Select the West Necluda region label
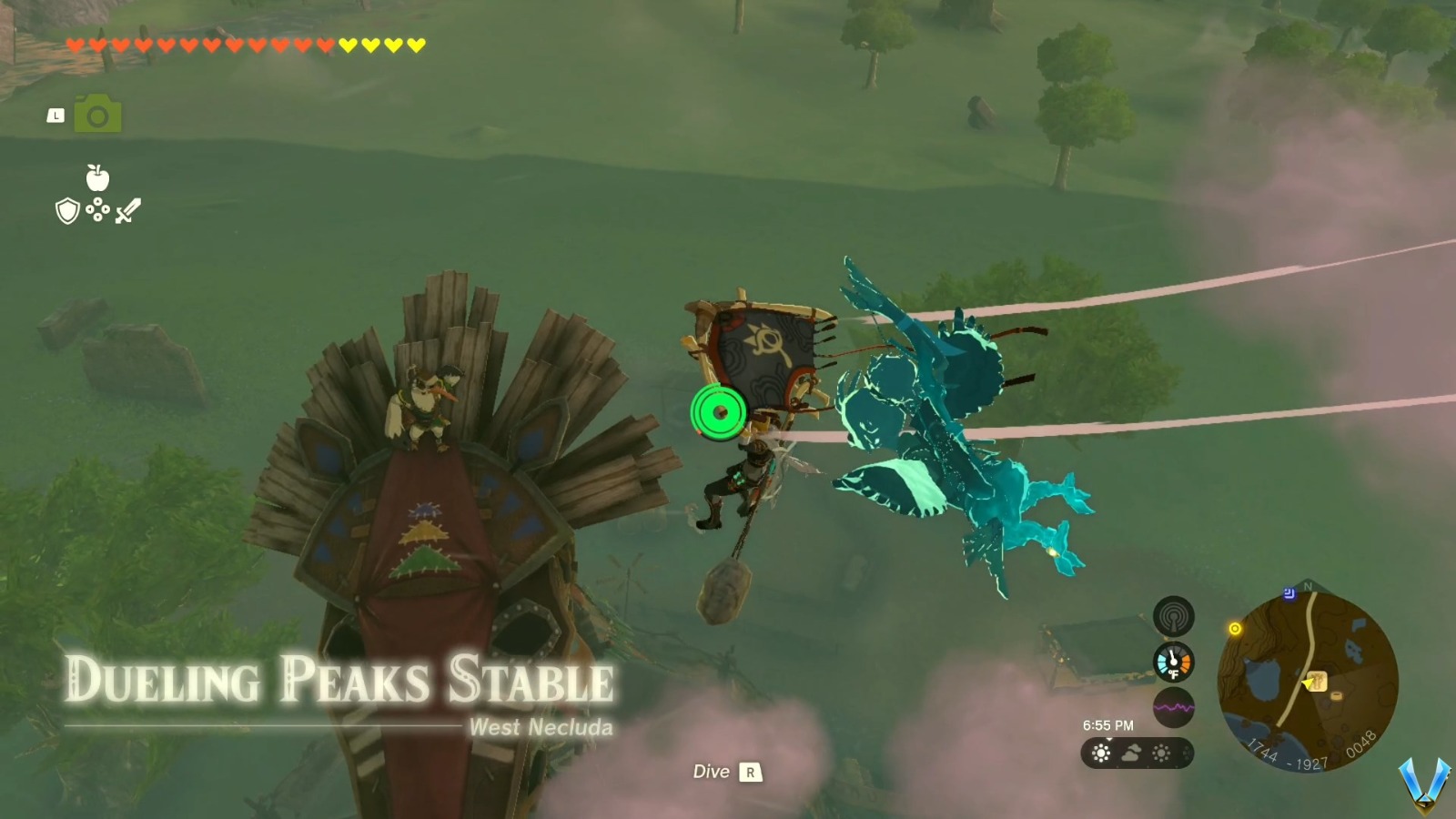 pos(541,728)
